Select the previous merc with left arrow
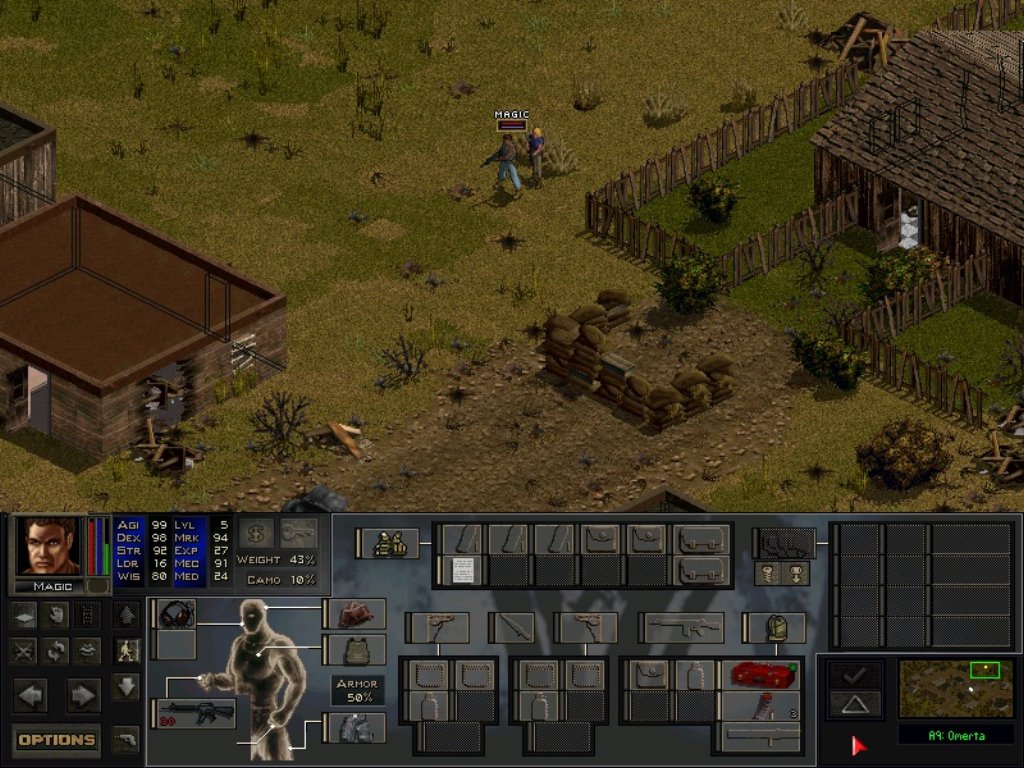 29,693
